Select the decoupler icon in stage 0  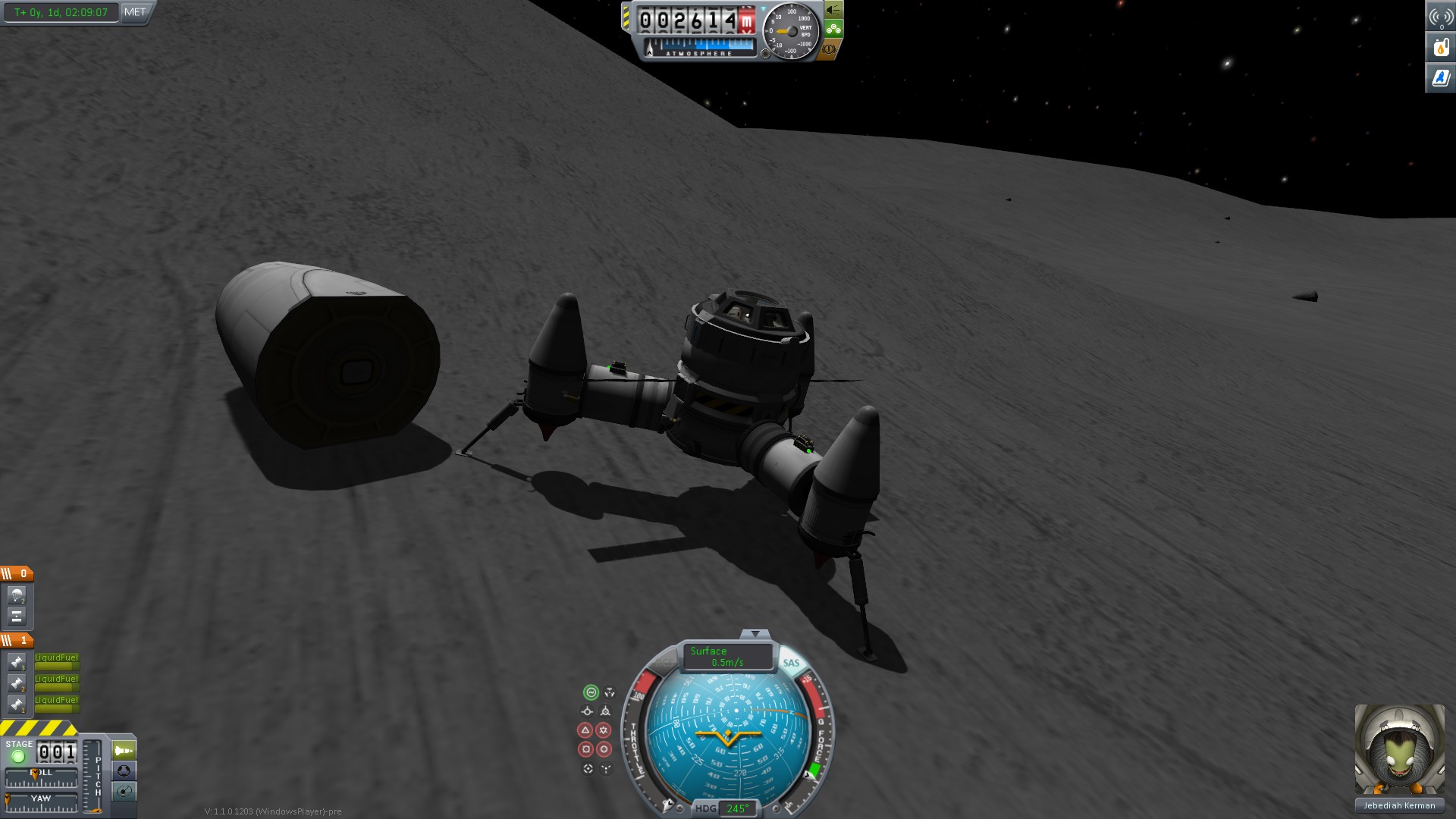coord(17,616)
